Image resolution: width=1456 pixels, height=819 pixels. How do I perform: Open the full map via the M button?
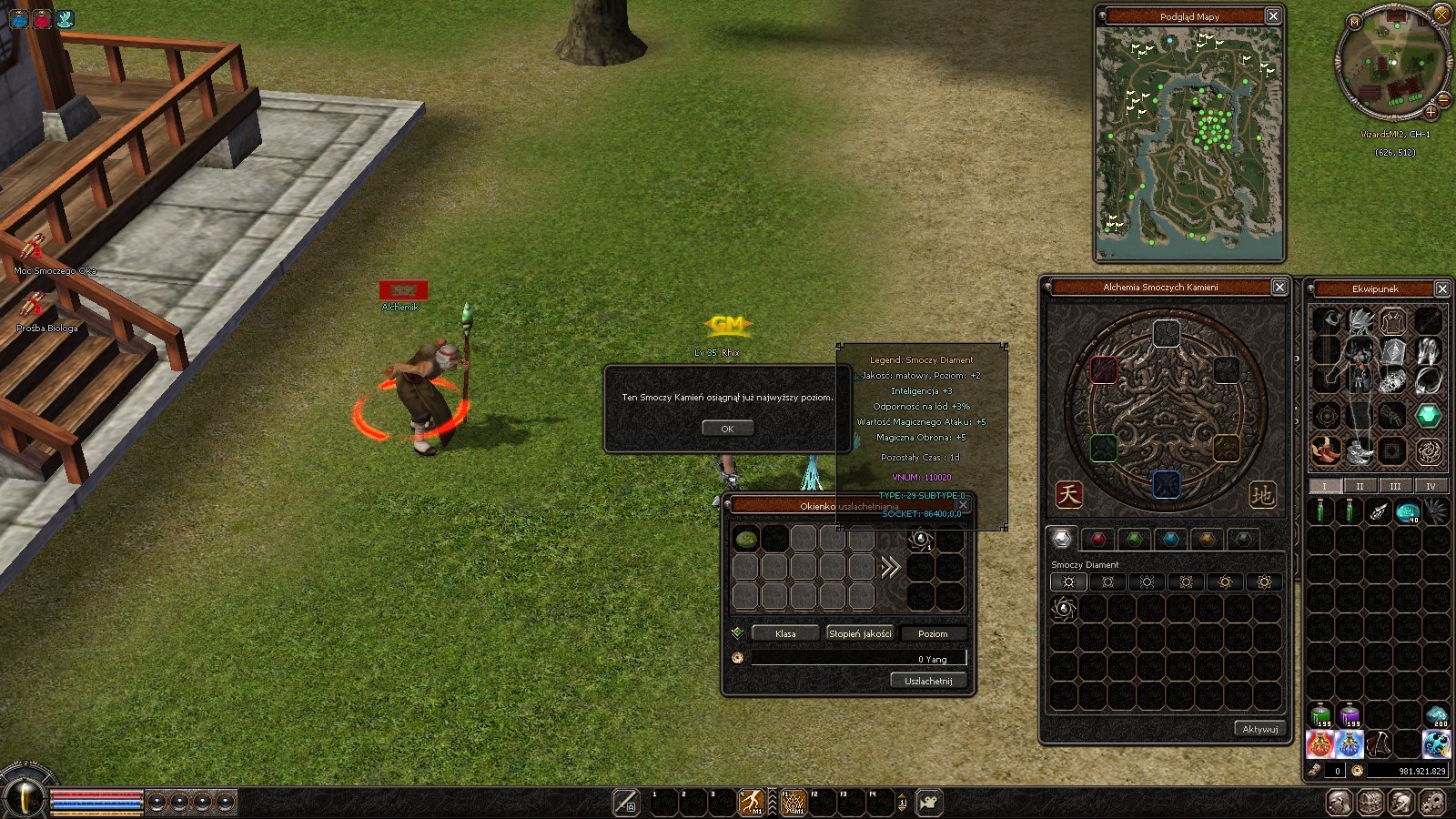(1355, 22)
